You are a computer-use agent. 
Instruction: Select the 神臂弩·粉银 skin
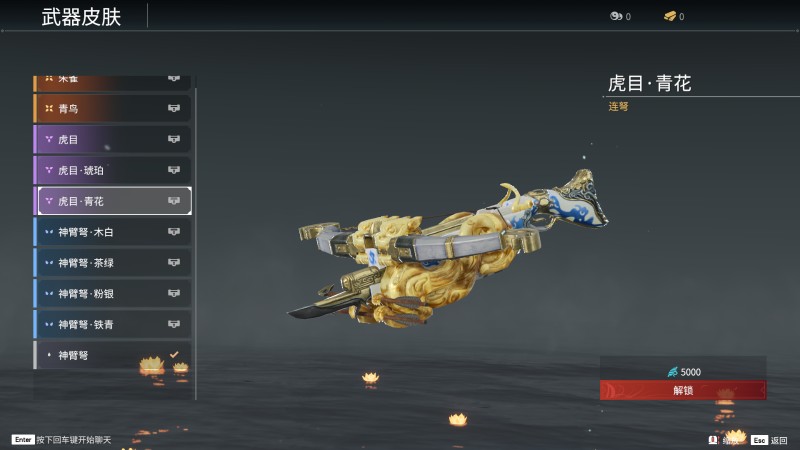(112, 294)
